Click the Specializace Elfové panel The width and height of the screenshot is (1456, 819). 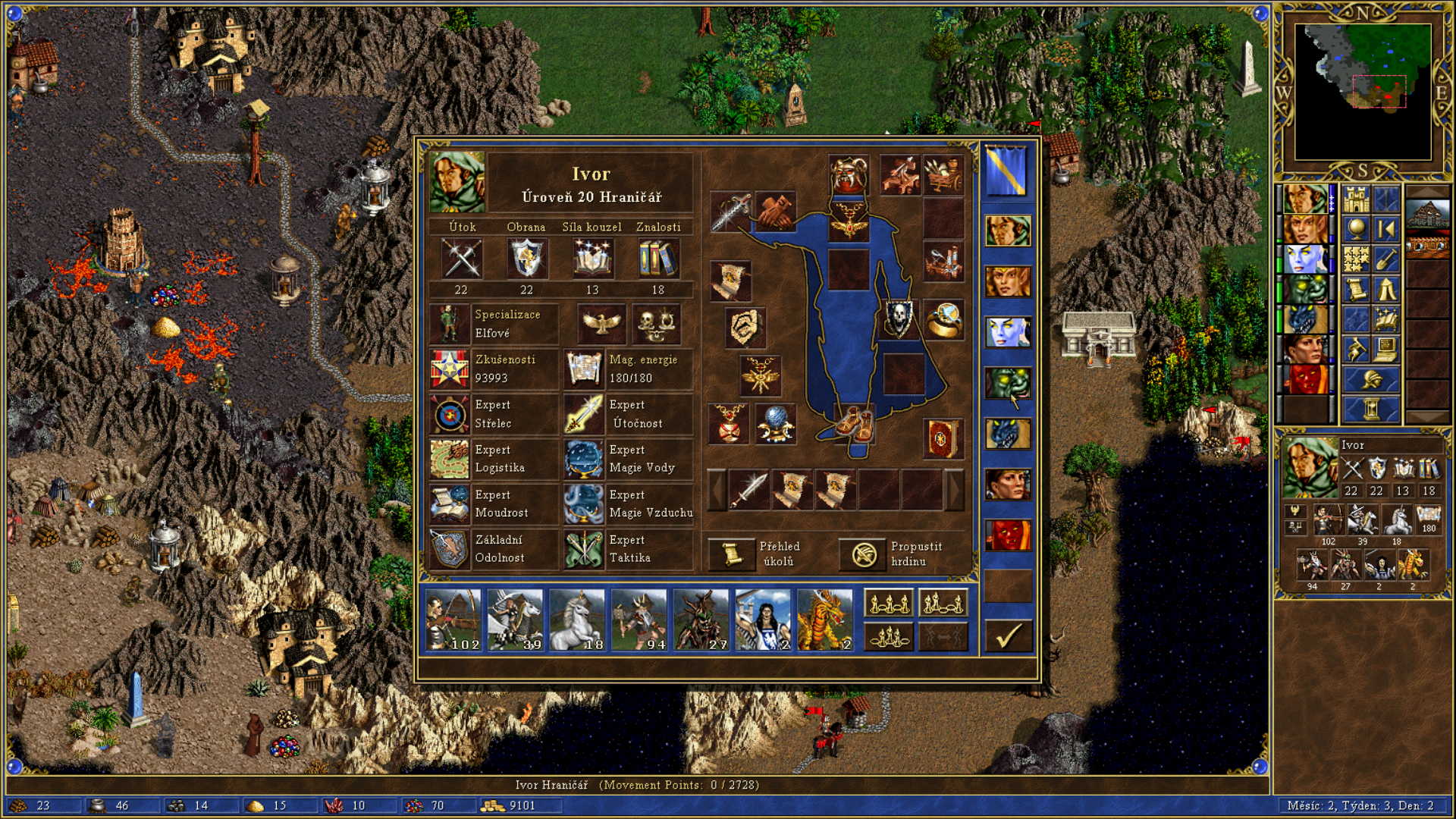point(494,324)
